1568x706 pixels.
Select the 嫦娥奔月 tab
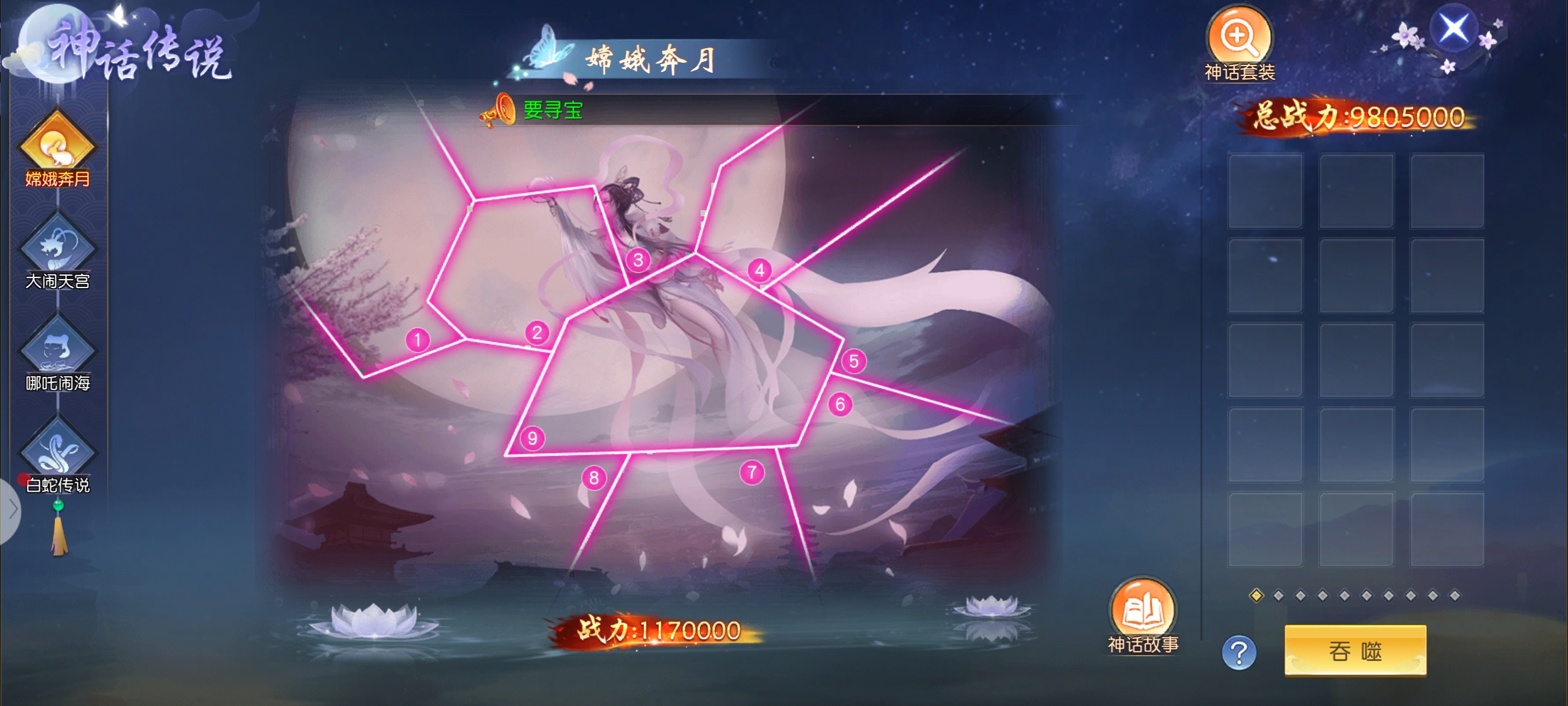coord(57,145)
